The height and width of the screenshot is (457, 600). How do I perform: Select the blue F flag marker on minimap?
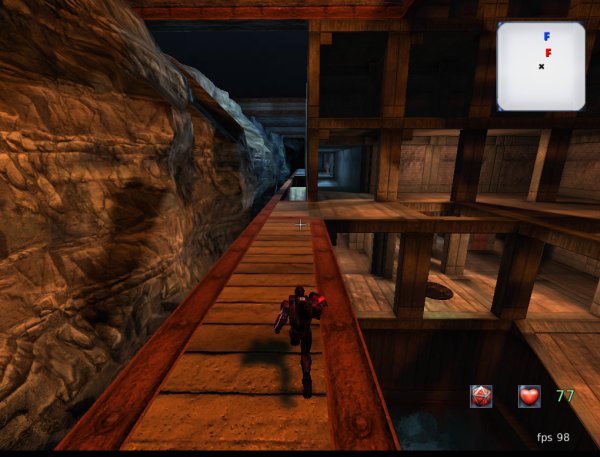pos(547,36)
